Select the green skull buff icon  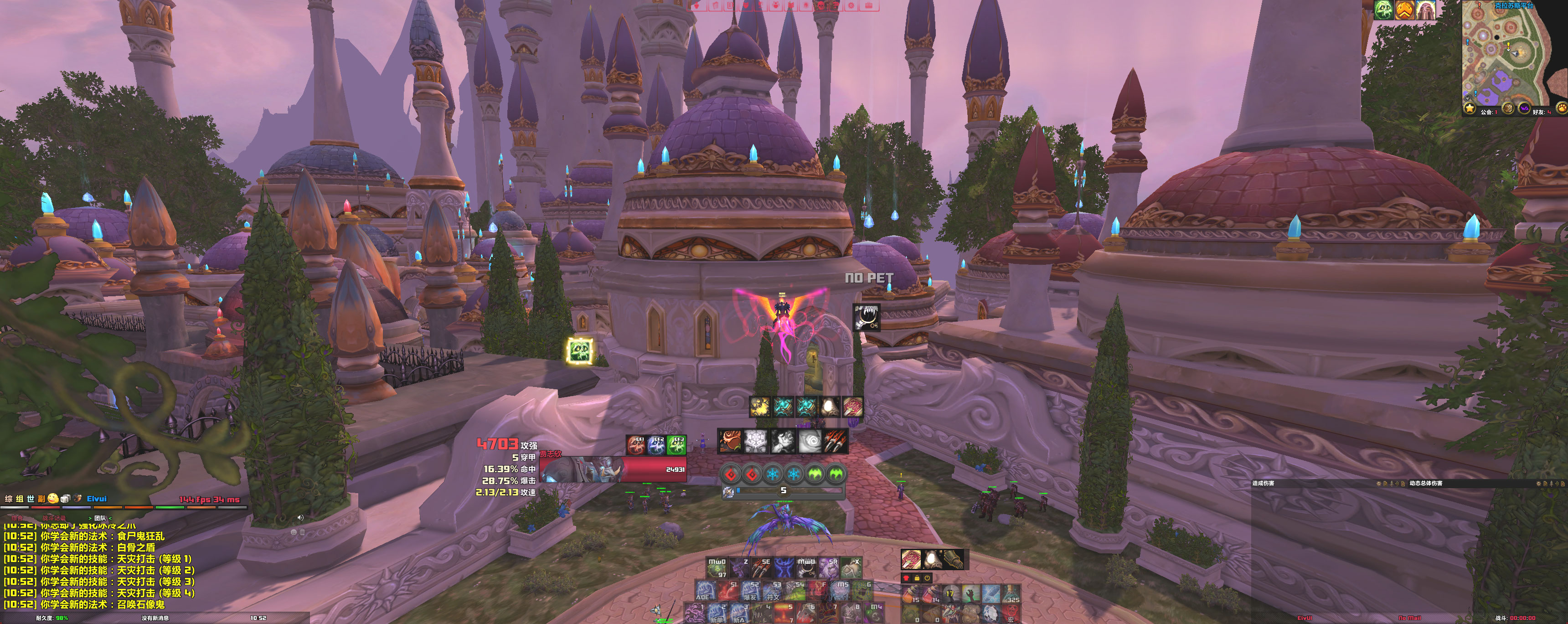[1383, 10]
